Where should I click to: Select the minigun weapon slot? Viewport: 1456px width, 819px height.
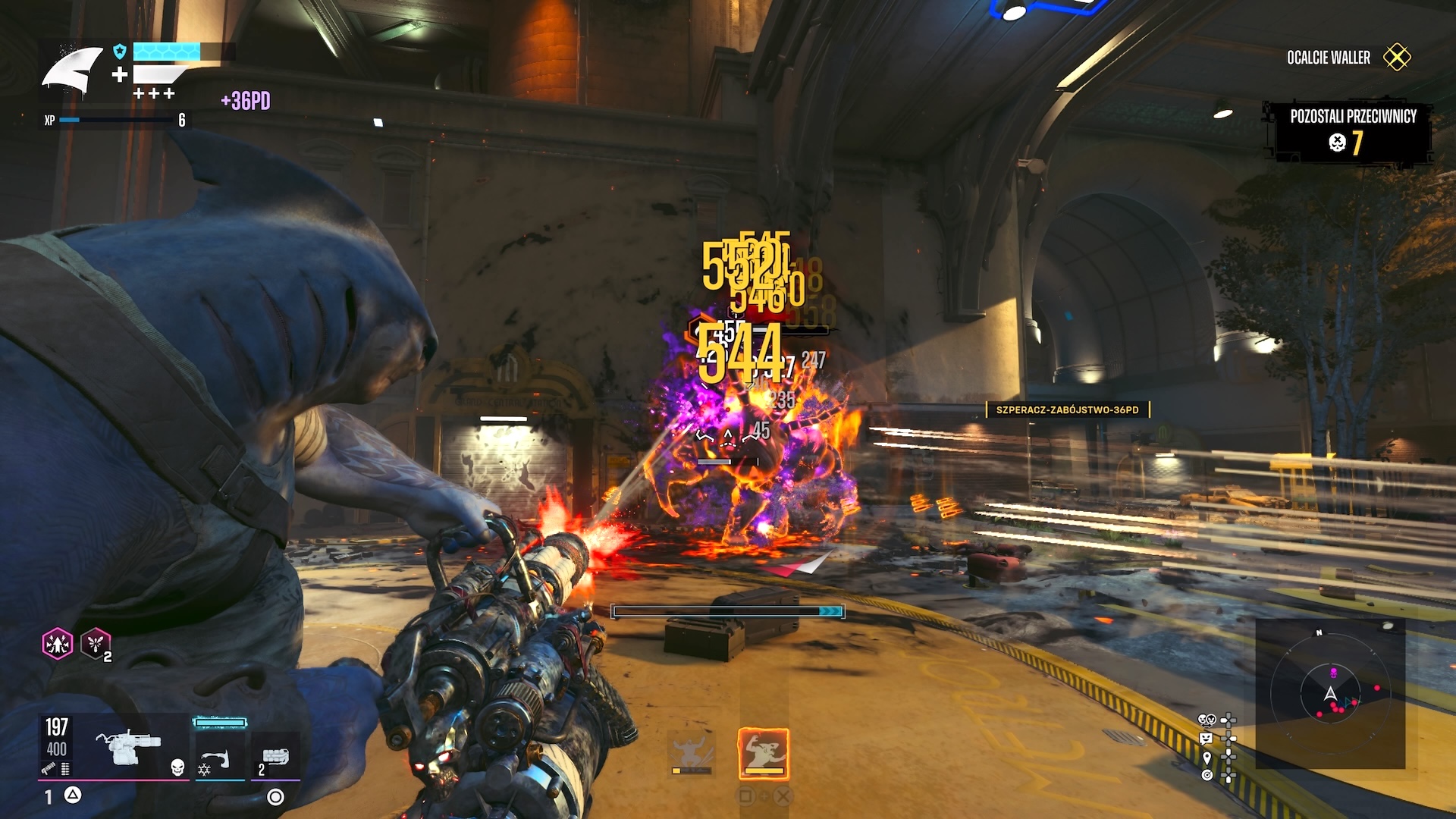(128, 748)
